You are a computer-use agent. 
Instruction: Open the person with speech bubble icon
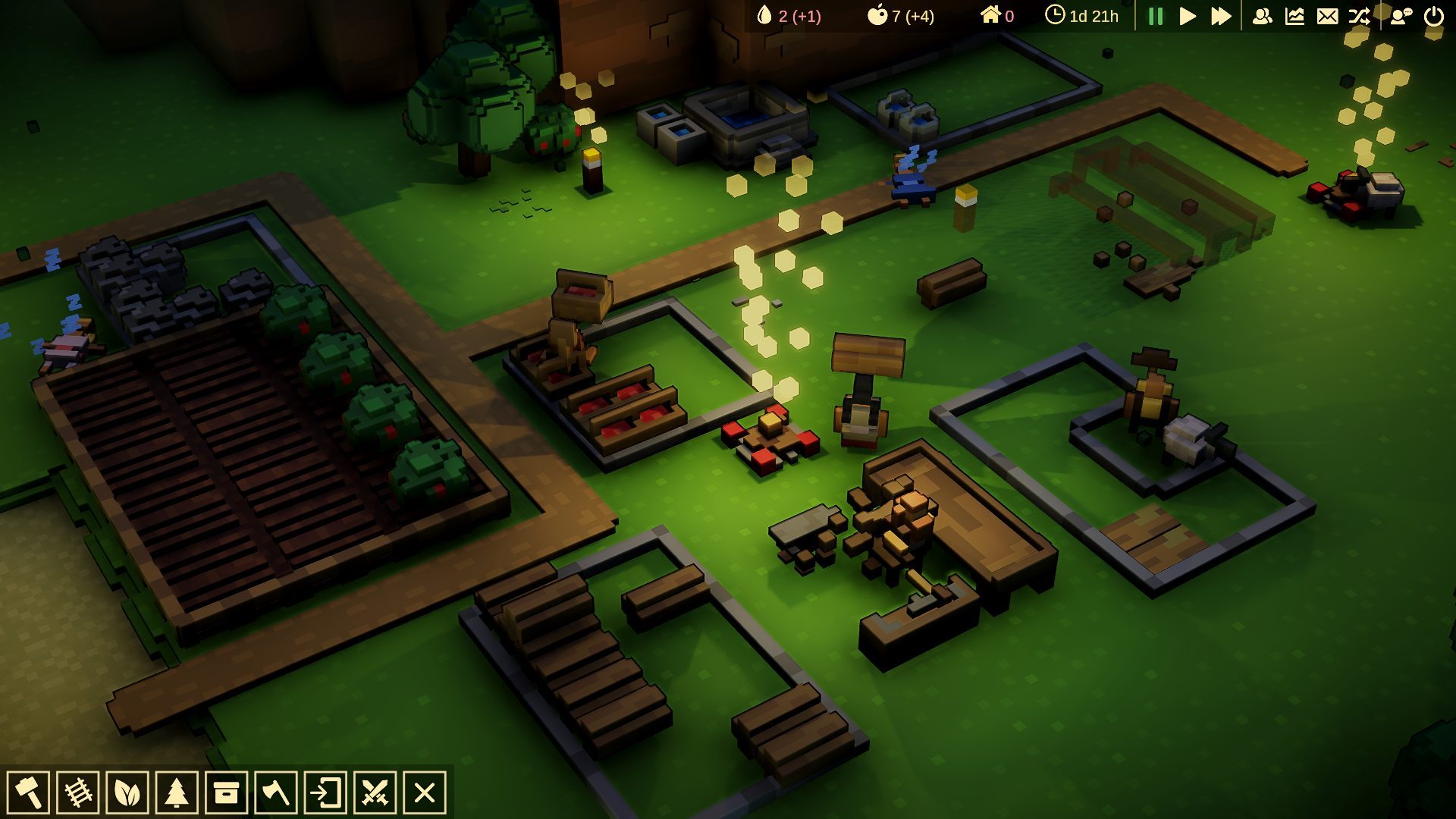[1401, 16]
